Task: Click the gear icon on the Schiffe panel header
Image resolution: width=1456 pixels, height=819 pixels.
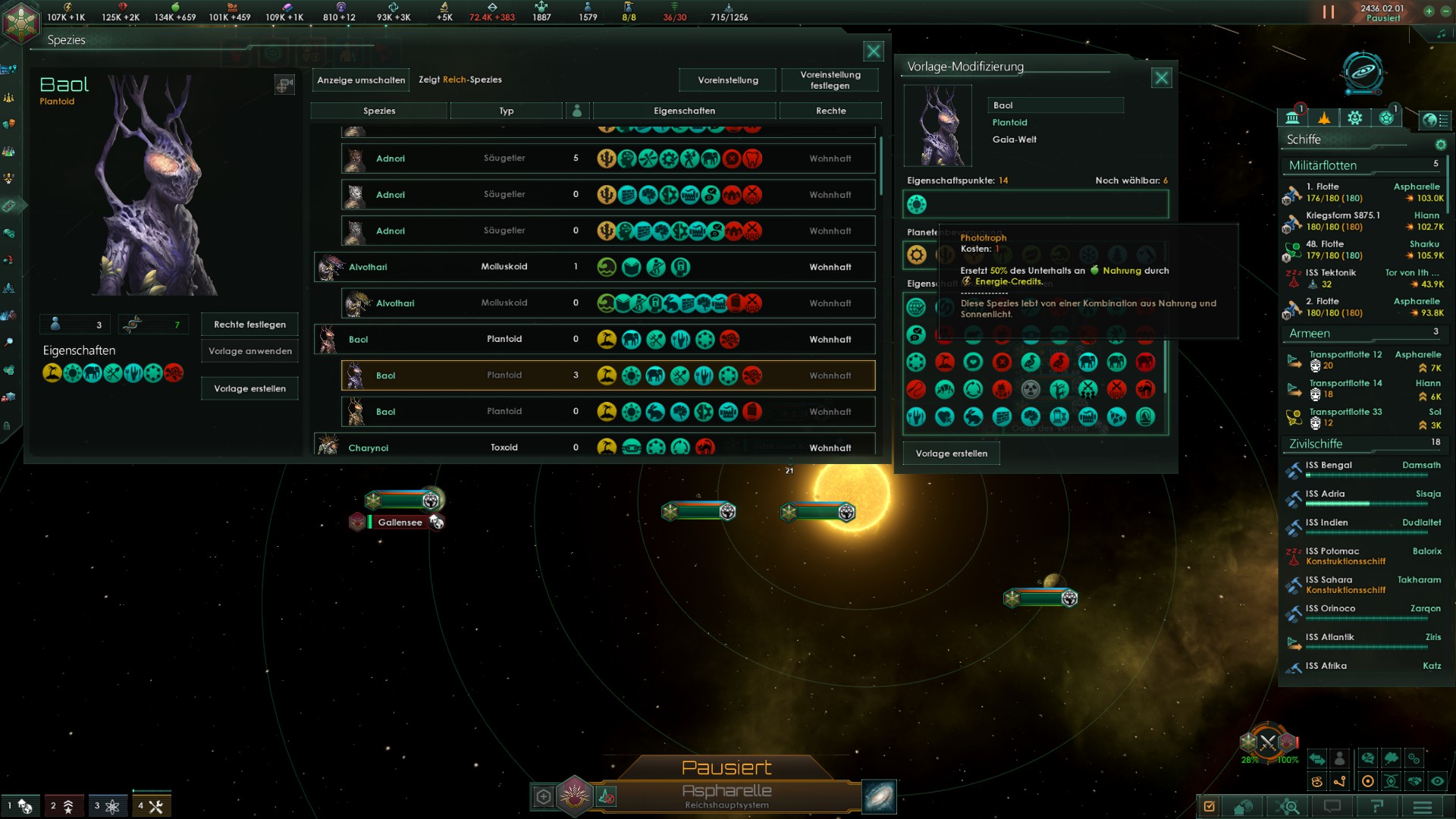Action: coord(1442,146)
